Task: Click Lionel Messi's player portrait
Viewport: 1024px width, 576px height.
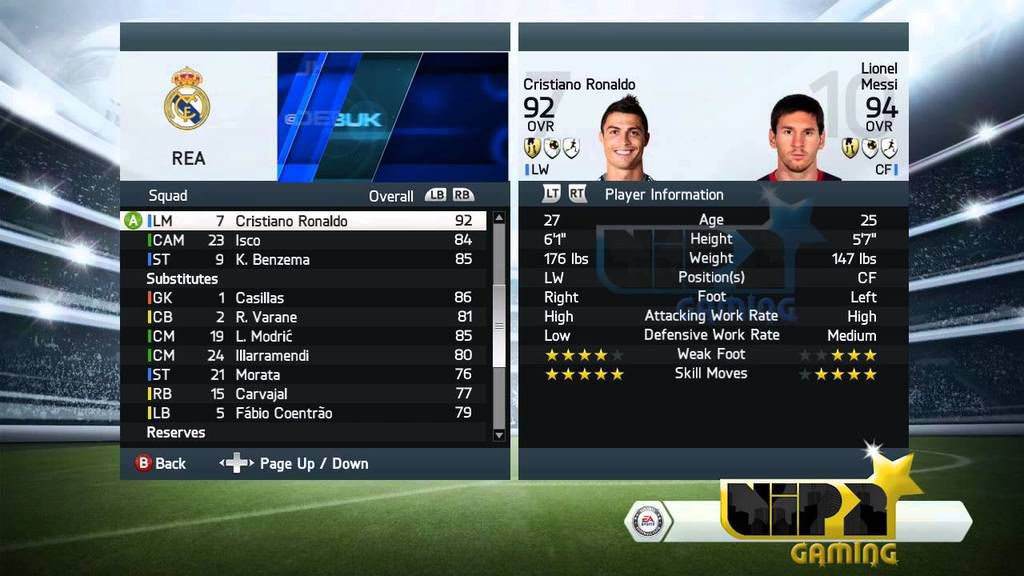Action: [x=796, y=138]
